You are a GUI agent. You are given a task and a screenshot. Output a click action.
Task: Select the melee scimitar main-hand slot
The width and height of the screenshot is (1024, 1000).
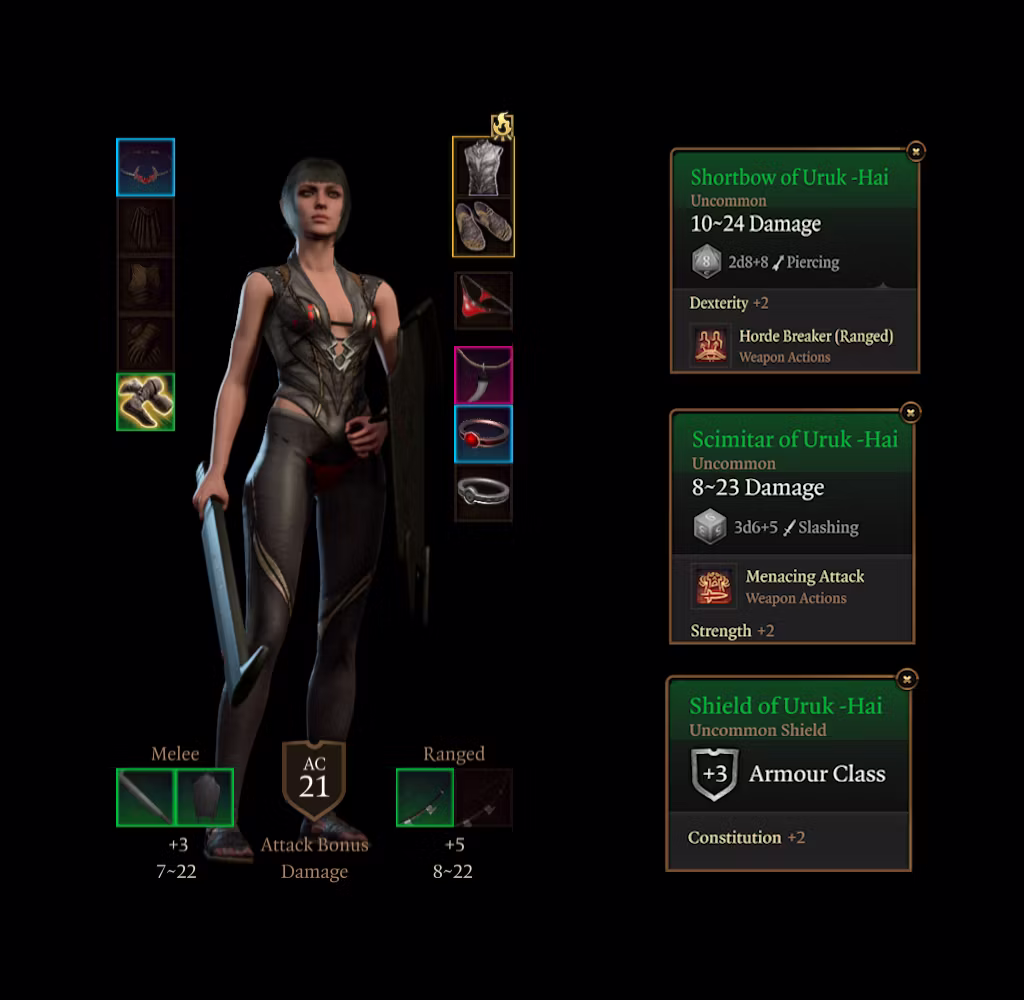pyautogui.click(x=146, y=797)
